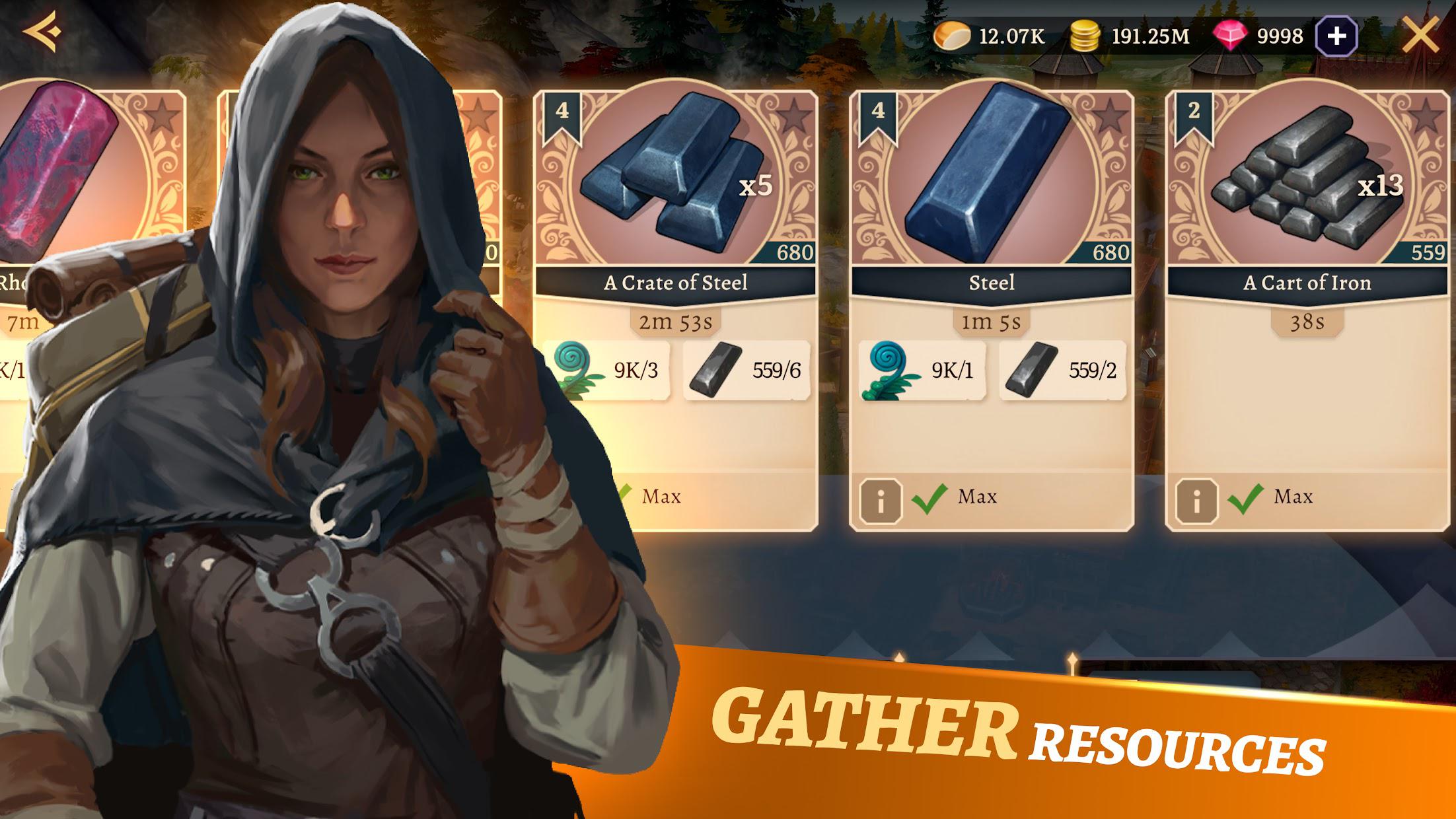
Task: Show info for A Cart of Iron
Action: pyautogui.click(x=1196, y=501)
